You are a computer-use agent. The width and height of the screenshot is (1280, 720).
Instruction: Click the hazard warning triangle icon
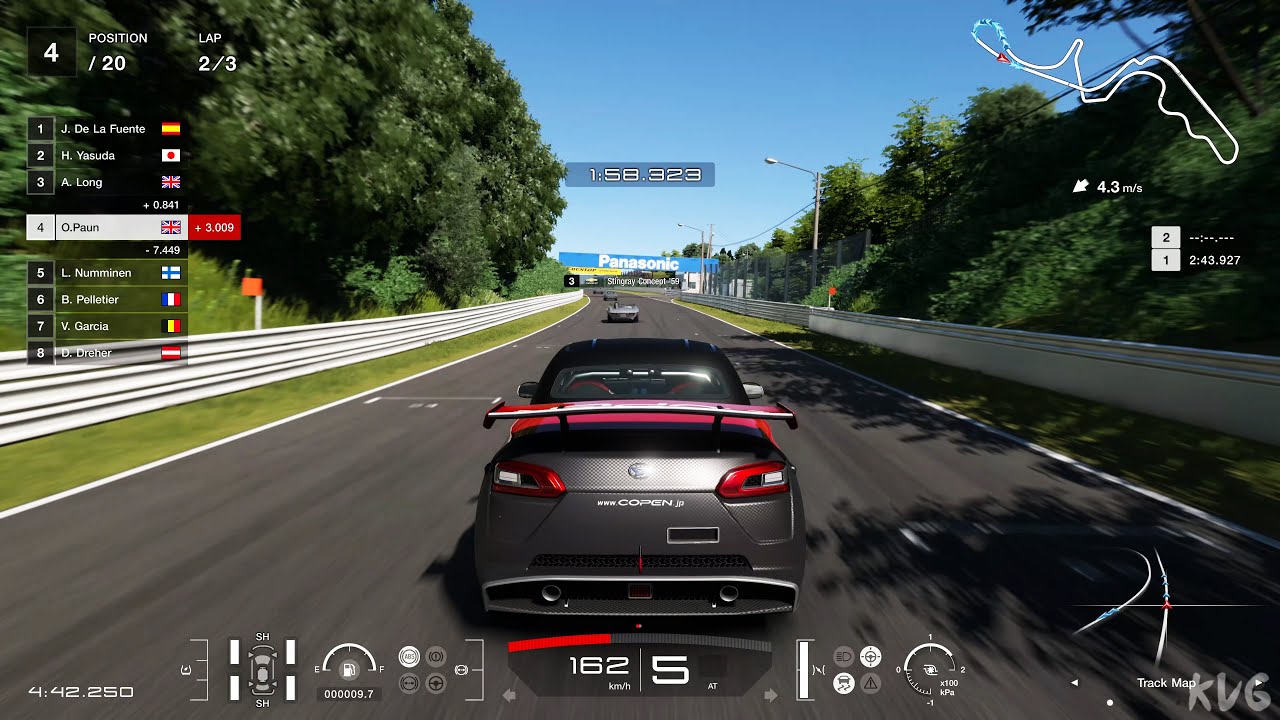click(x=870, y=683)
